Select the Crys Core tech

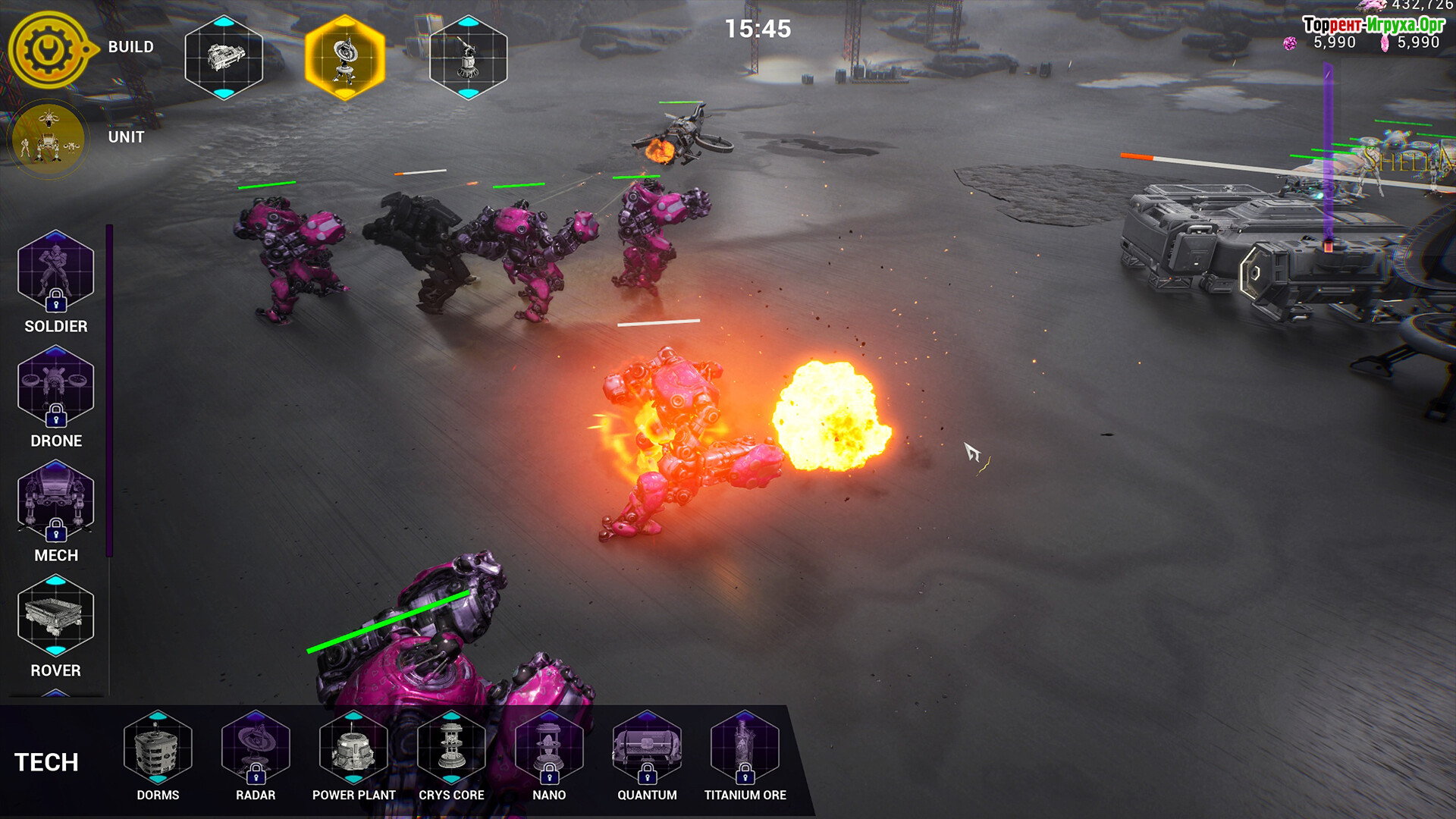[451, 748]
